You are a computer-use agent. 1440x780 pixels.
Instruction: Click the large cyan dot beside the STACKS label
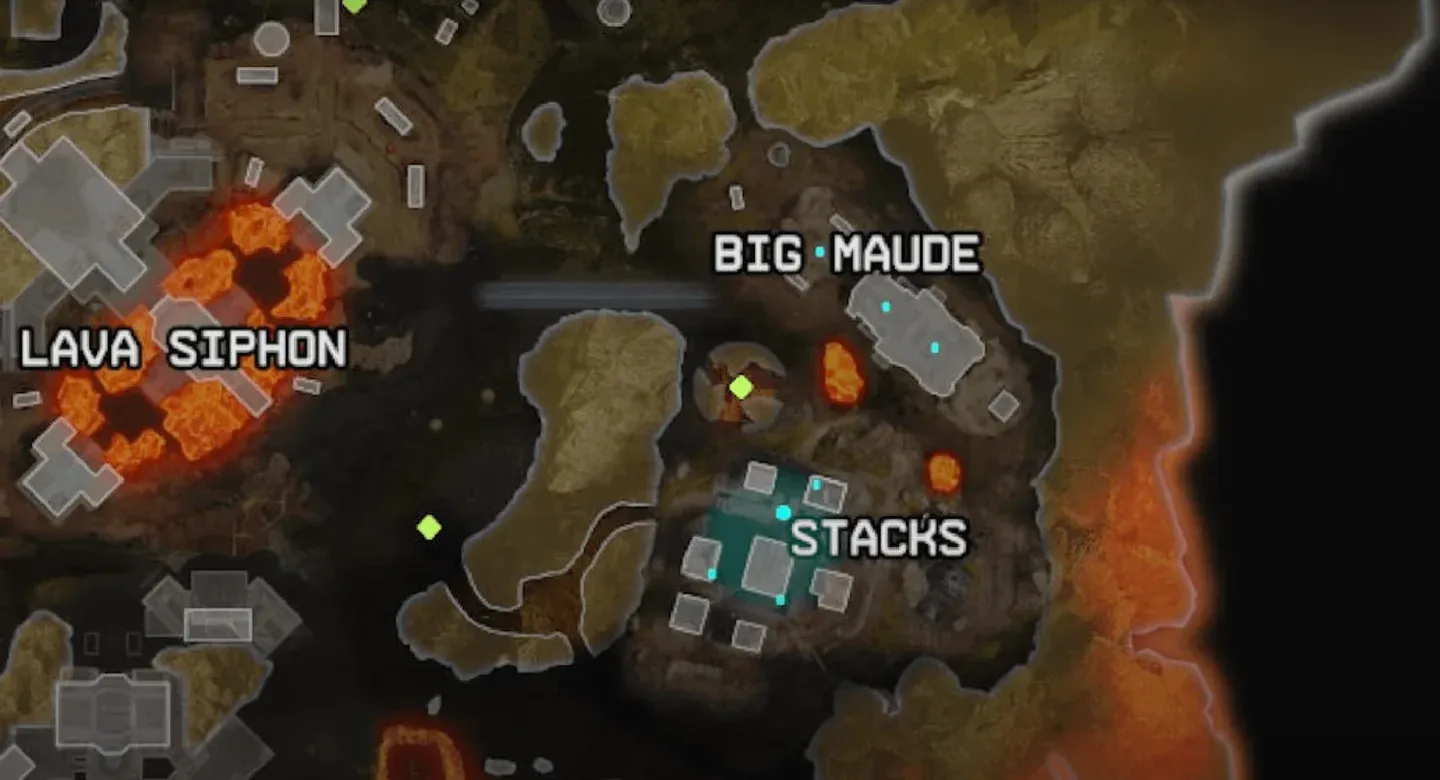click(783, 513)
